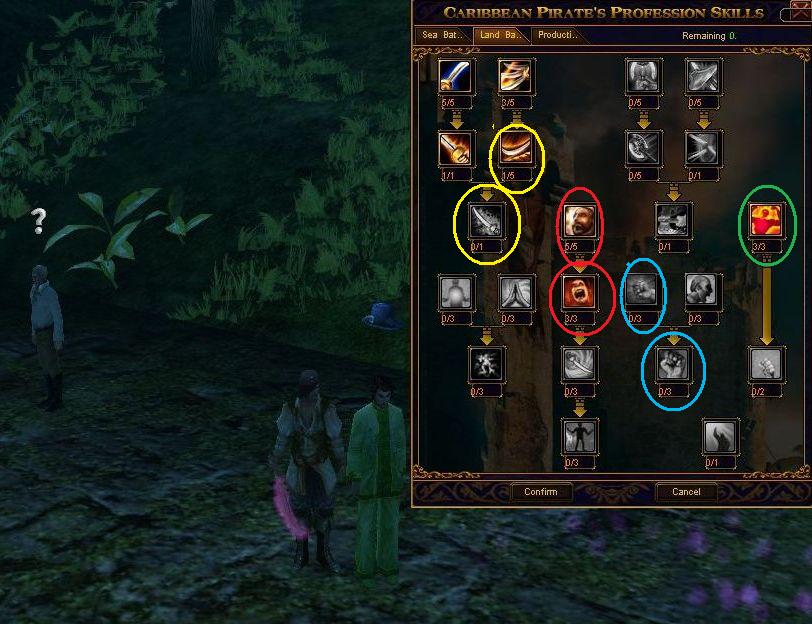
Task: Select the greyed skill at 0/2
Action: coord(766,364)
